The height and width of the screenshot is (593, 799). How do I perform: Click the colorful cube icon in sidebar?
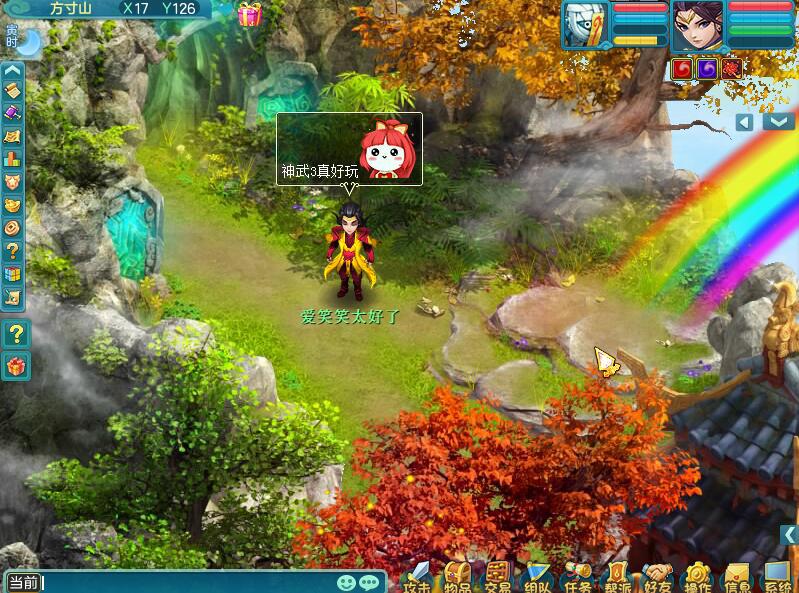coord(13,273)
